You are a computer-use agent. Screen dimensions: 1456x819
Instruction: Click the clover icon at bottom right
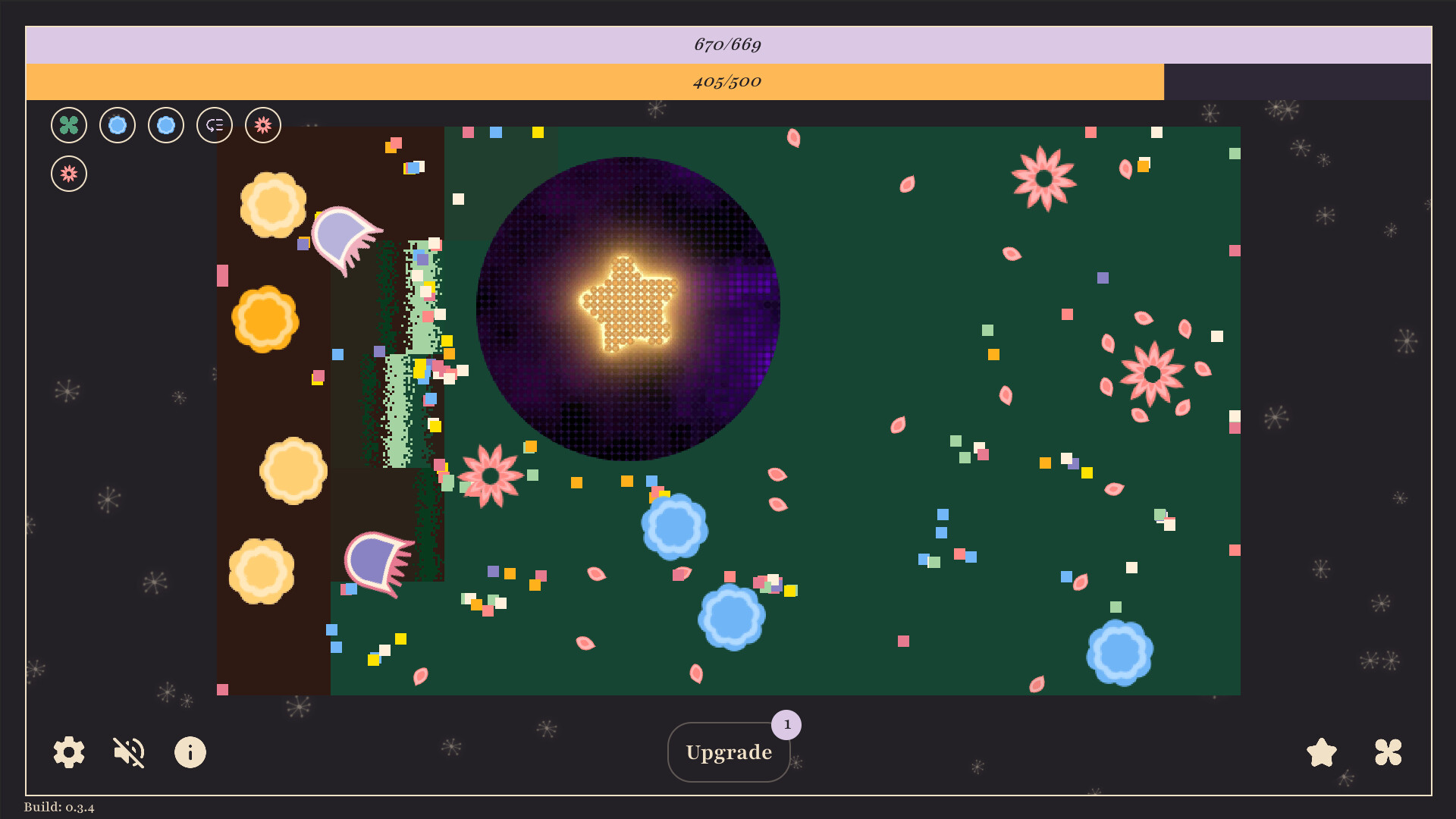coord(1388,752)
